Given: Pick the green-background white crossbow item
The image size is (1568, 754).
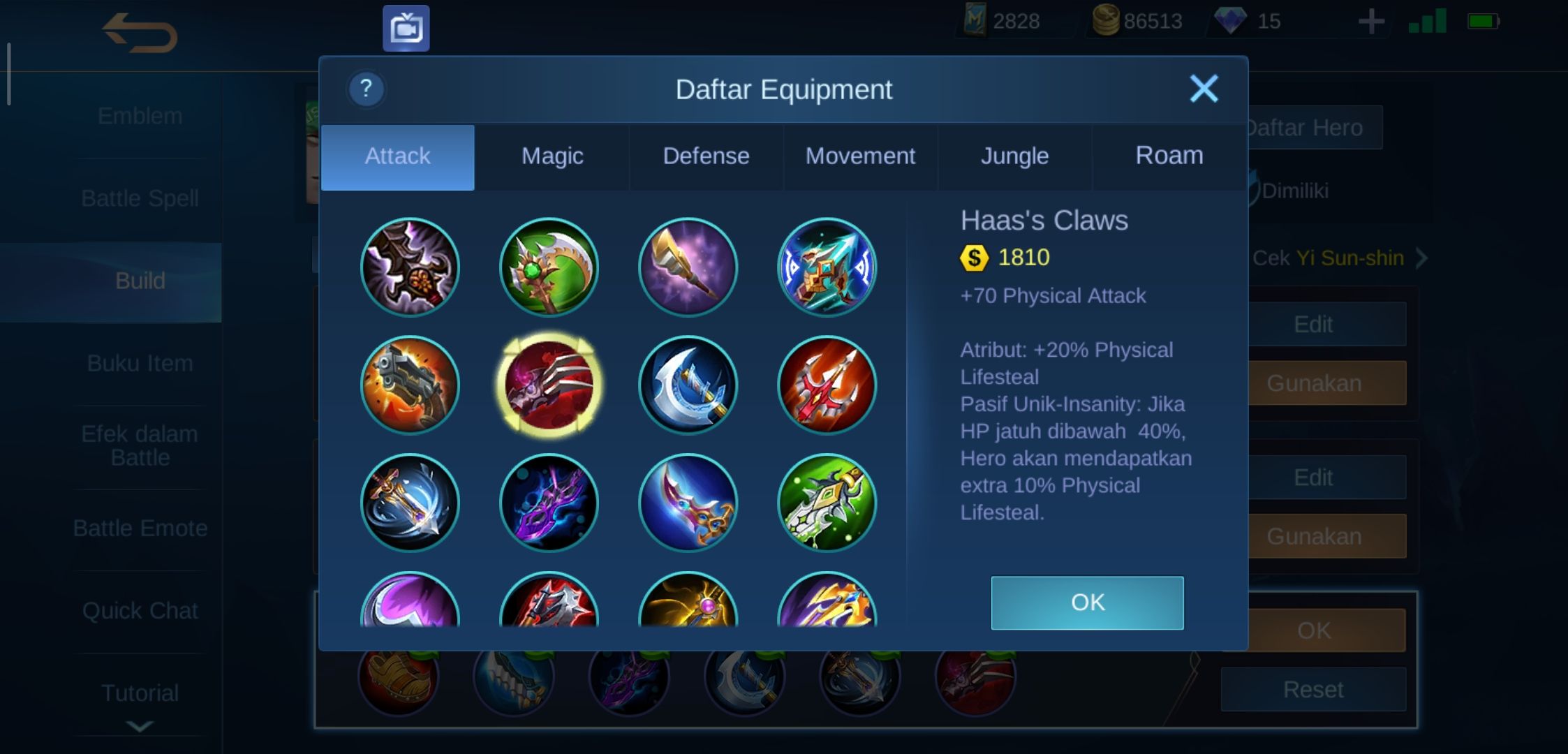Looking at the screenshot, I should (827, 503).
